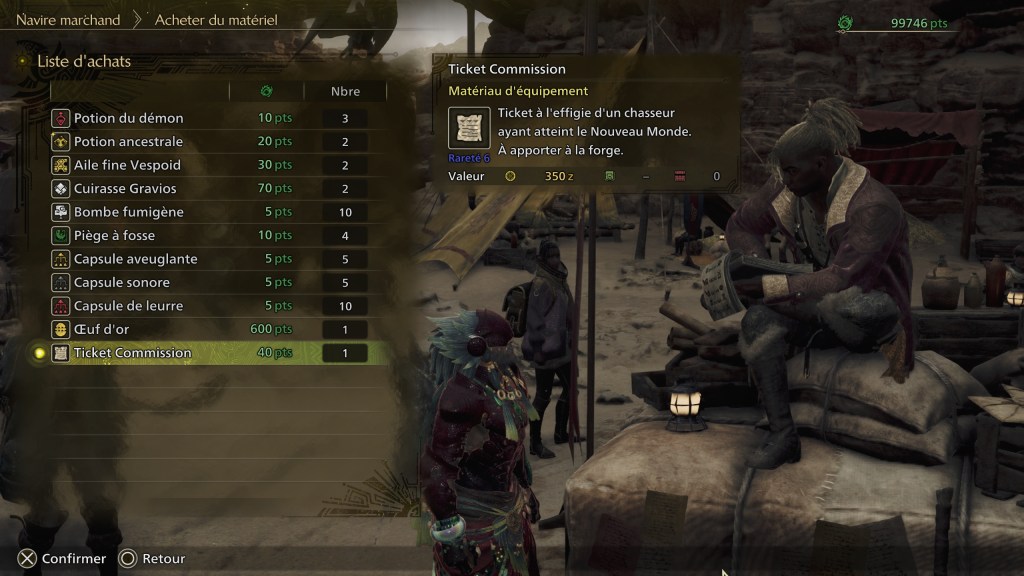The image size is (1024, 576).
Task: Click the highlighted Ticket Commission row
Action: click(x=132, y=353)
